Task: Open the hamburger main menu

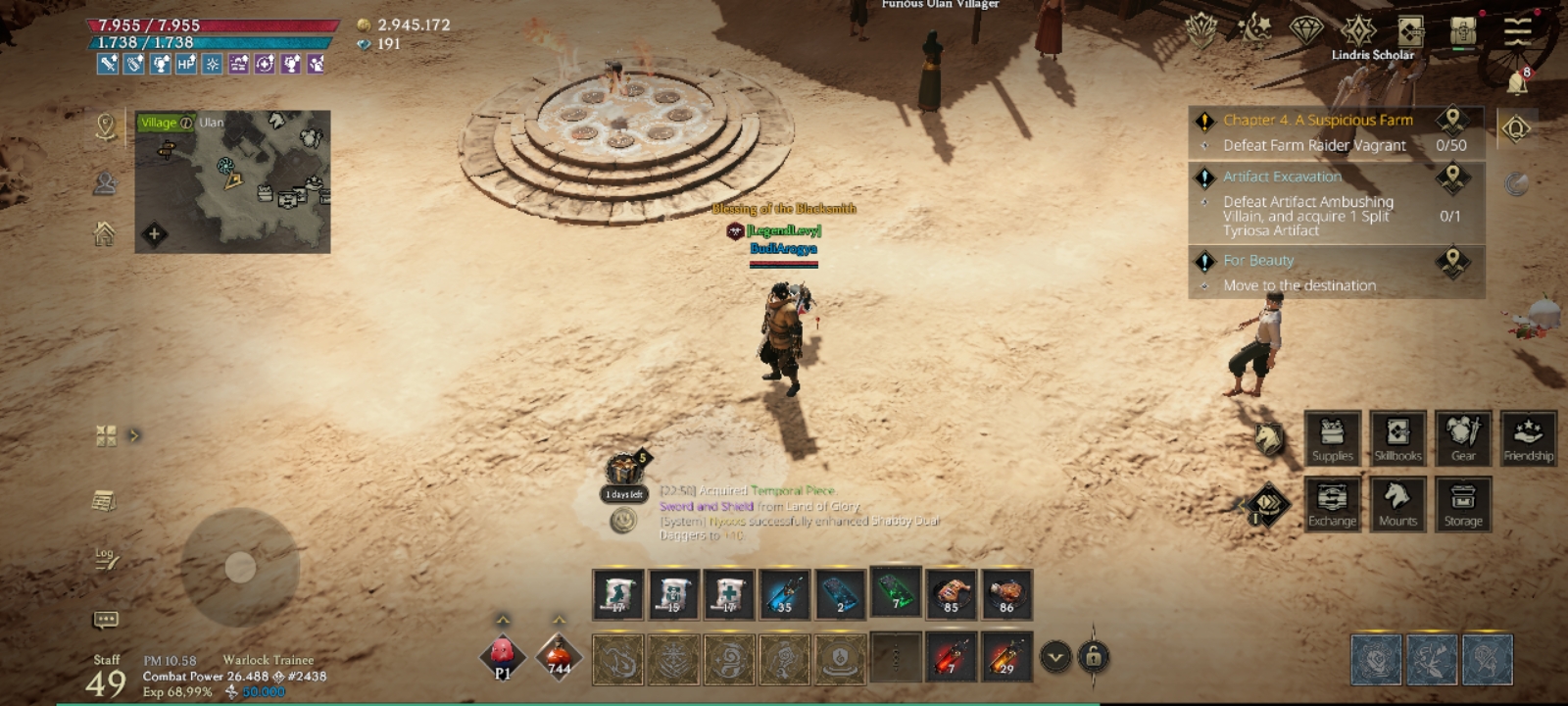Action: (x=1517, y=30)
